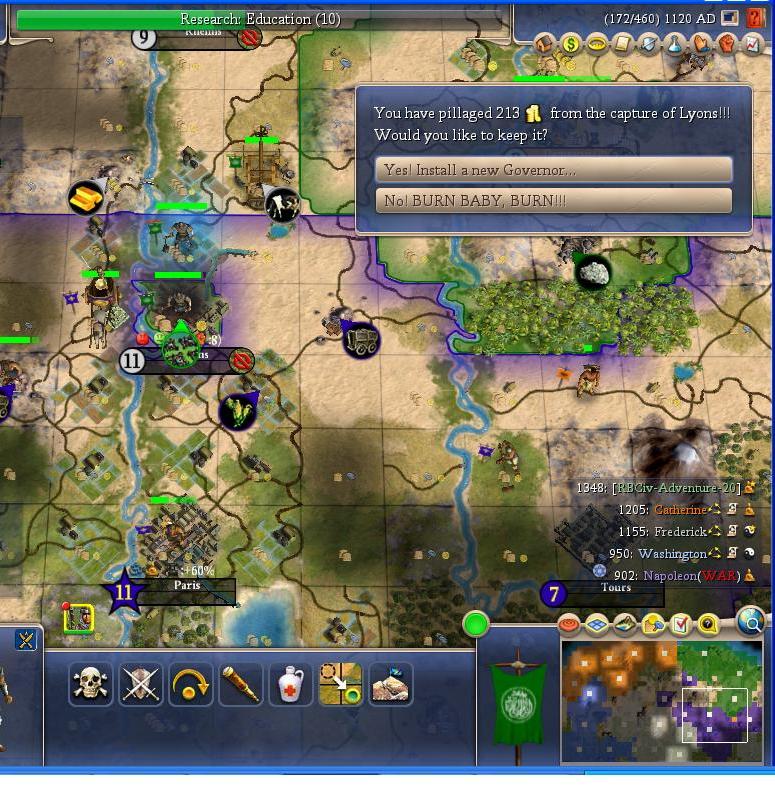
Task: Choose the curved arrow skip turn action
Action: [x=190, y=685]
